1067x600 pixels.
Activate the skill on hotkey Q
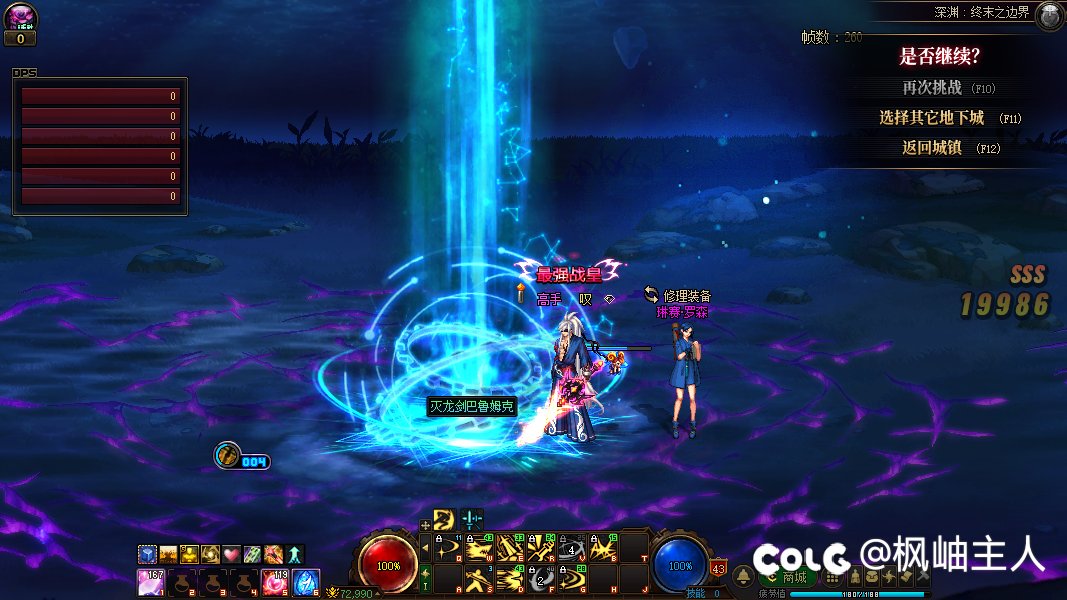pos(450,548)
